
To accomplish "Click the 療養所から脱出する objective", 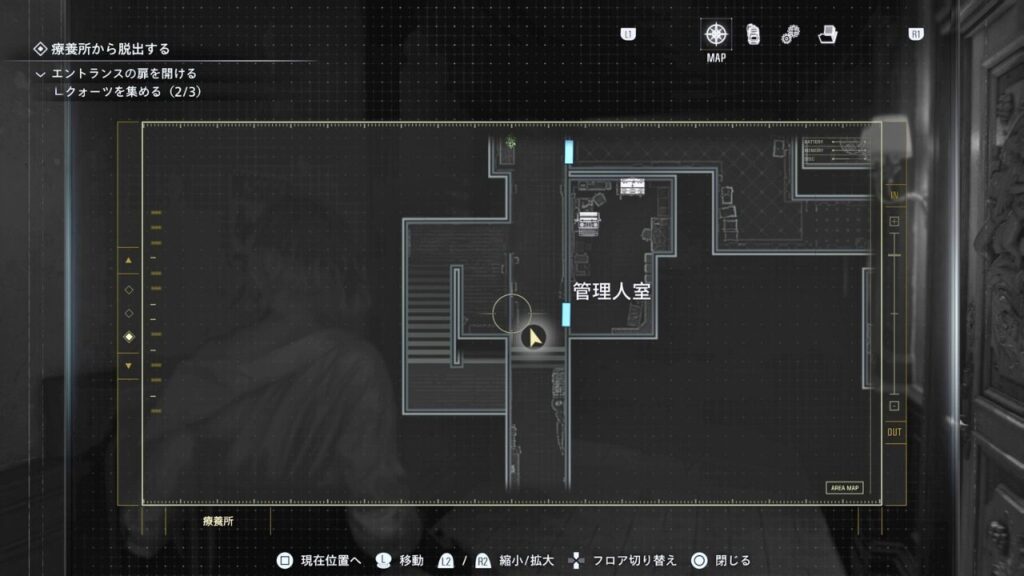I will click(110, 48).
